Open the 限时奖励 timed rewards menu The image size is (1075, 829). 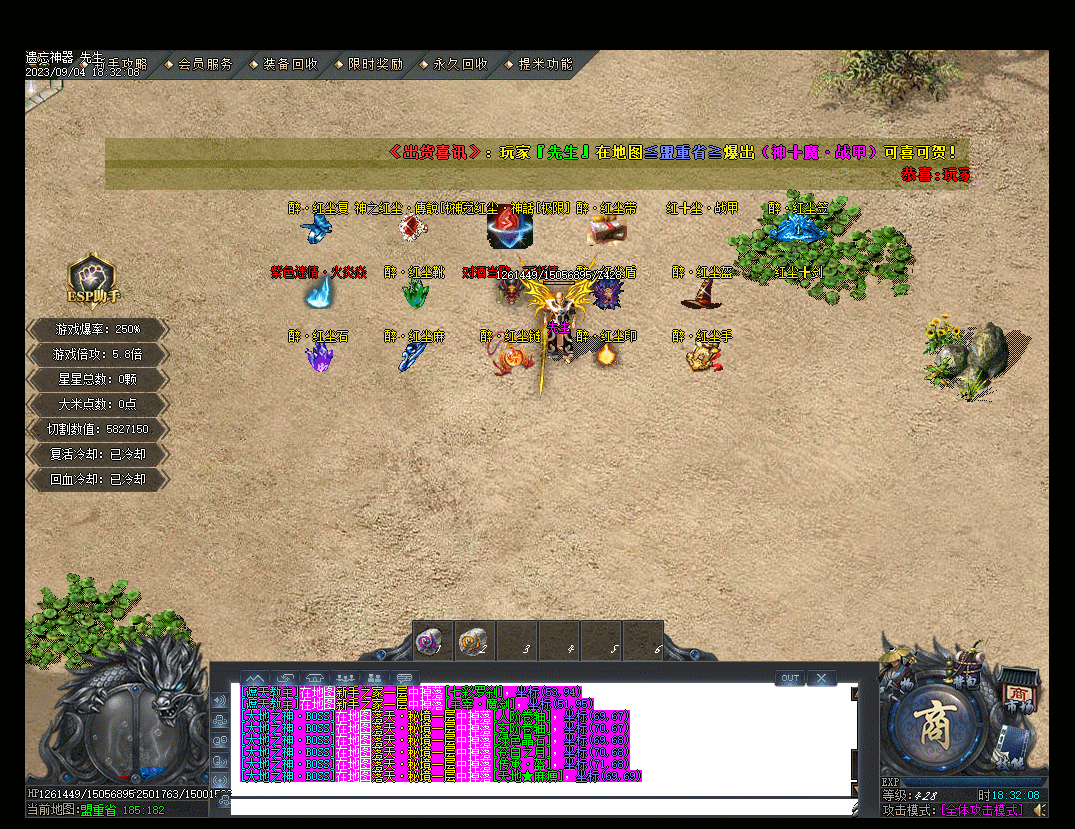pyautogui.click(x=375, y=64)
